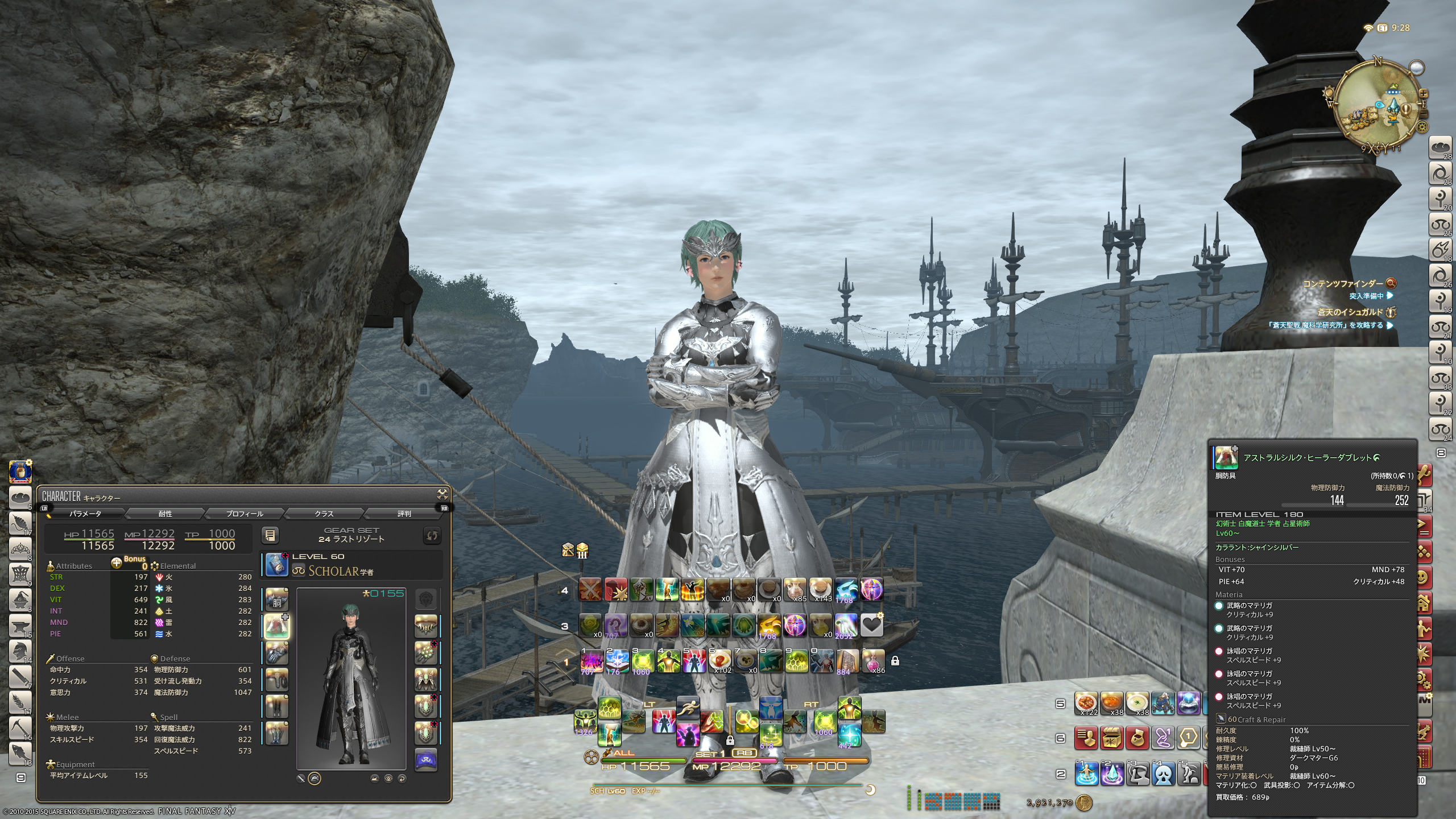Open the gear set list button
Screen dimensions: 1456x819
[270, 535]
